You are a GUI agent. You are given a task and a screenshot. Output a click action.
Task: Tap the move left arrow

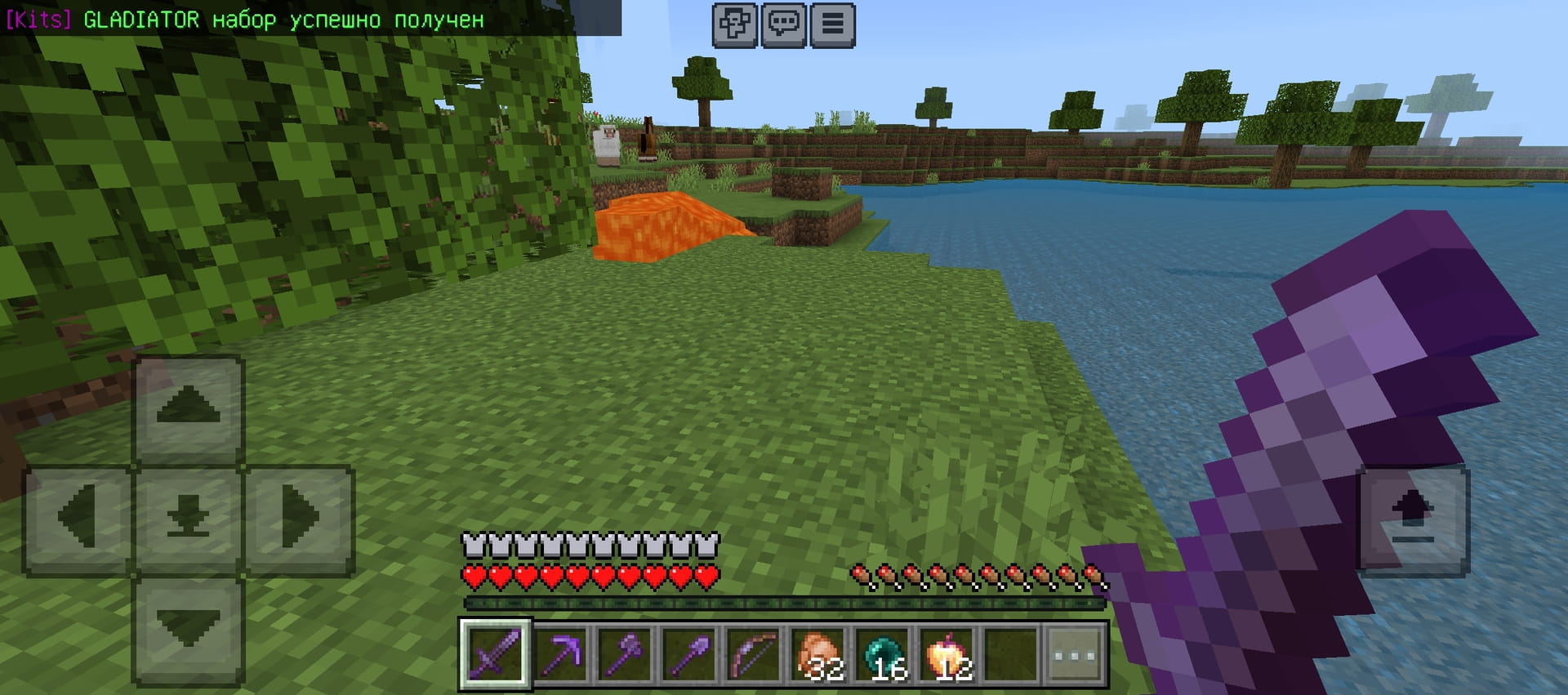coord(78,519)
